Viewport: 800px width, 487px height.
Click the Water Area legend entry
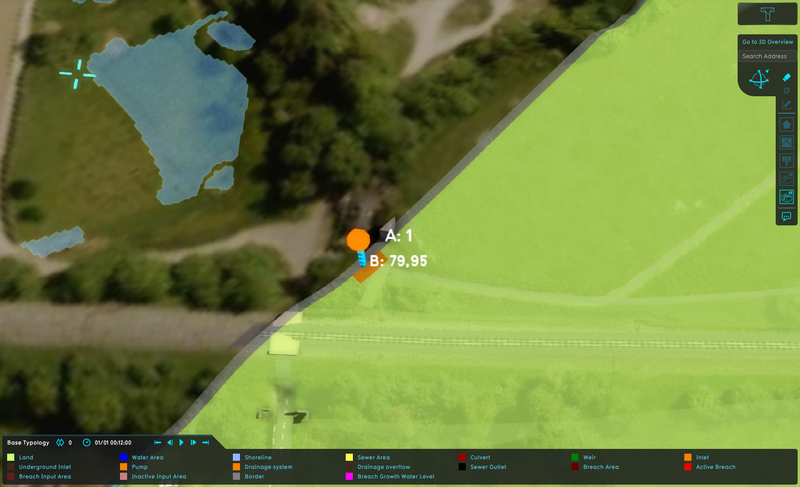(149, 457)
